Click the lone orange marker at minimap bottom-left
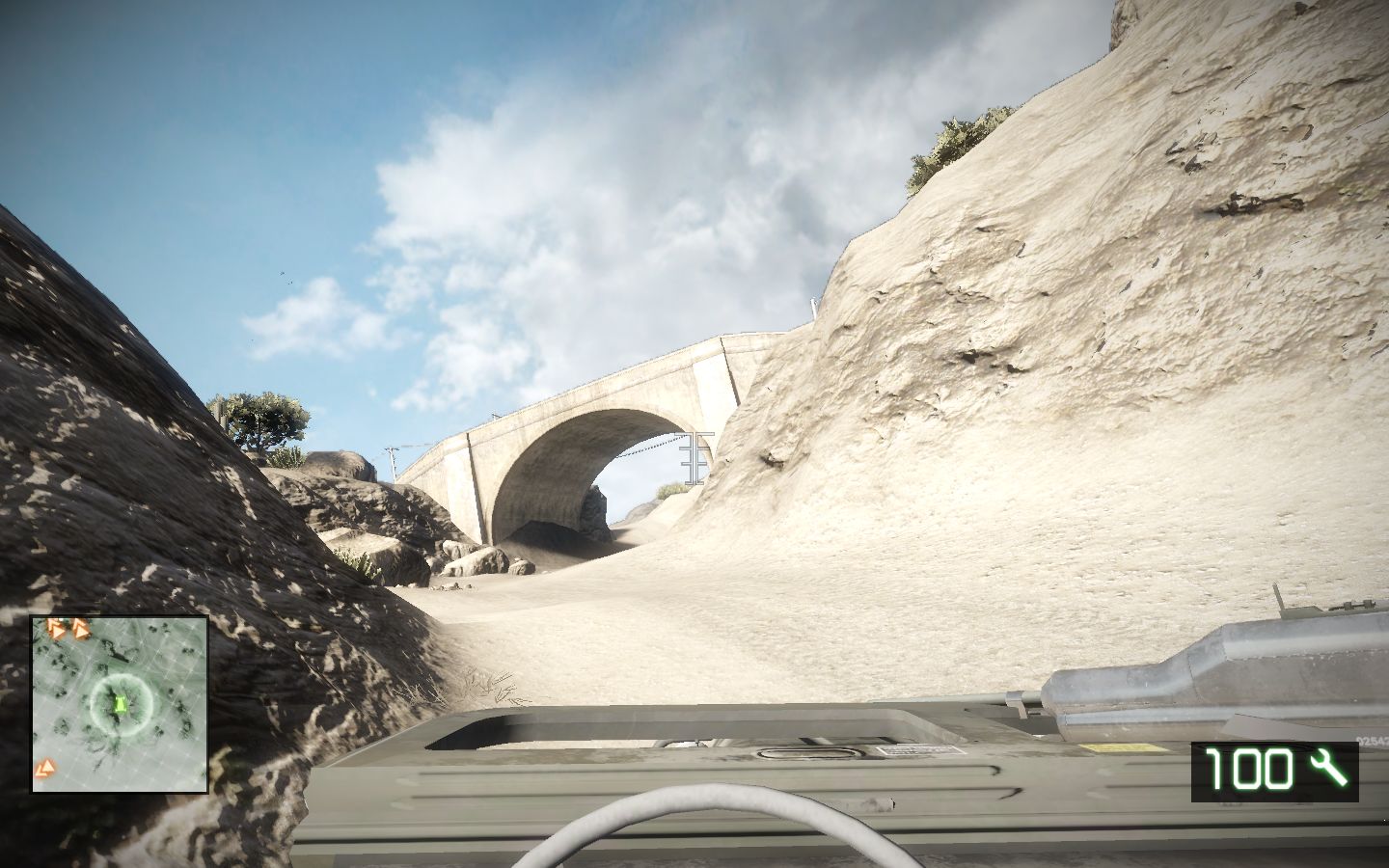Viewport: 1389px width, 868px height. point(46,768)
